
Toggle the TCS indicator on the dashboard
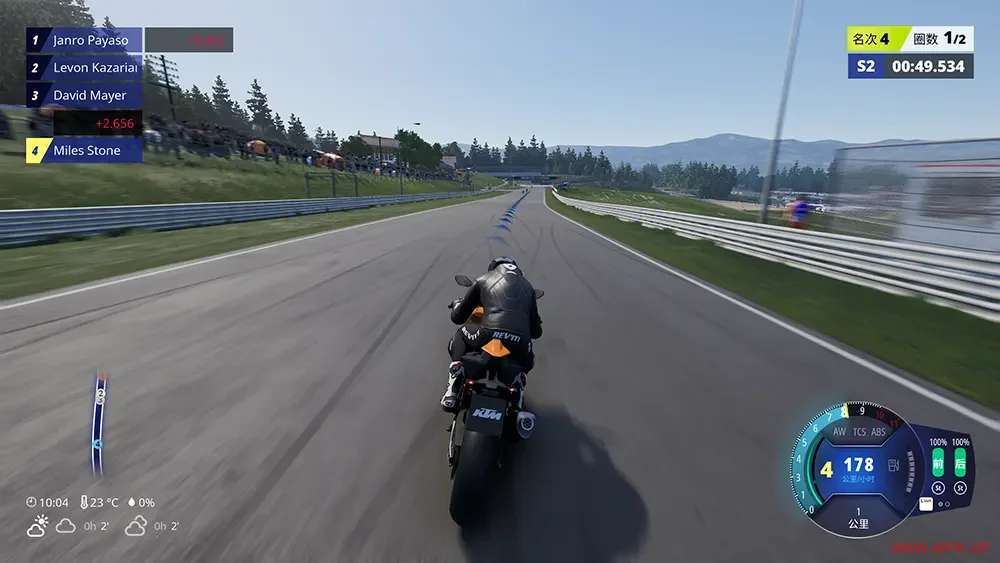point(858,432)
